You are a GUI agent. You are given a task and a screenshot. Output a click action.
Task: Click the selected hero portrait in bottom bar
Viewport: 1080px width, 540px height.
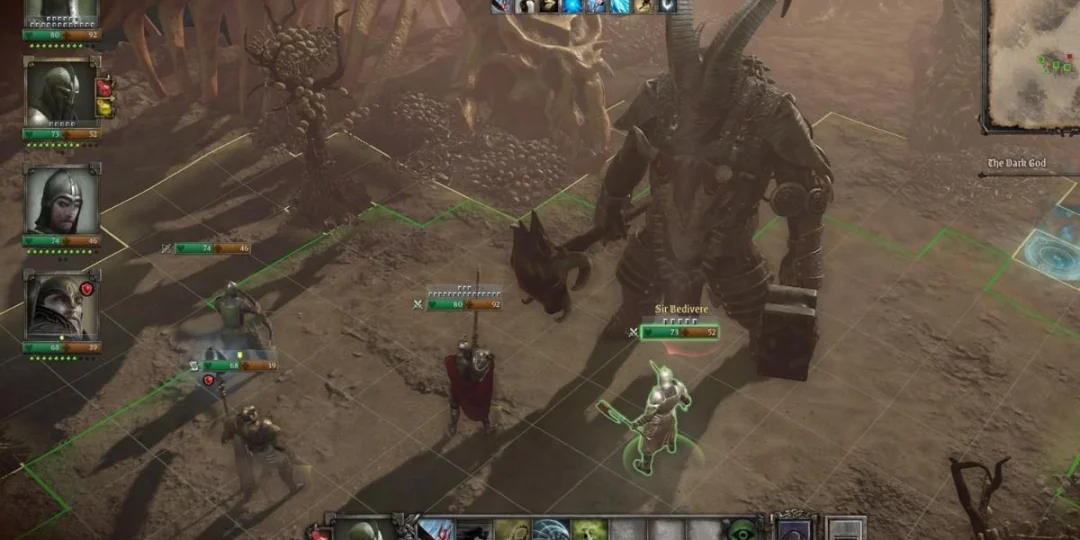point(364,530)
